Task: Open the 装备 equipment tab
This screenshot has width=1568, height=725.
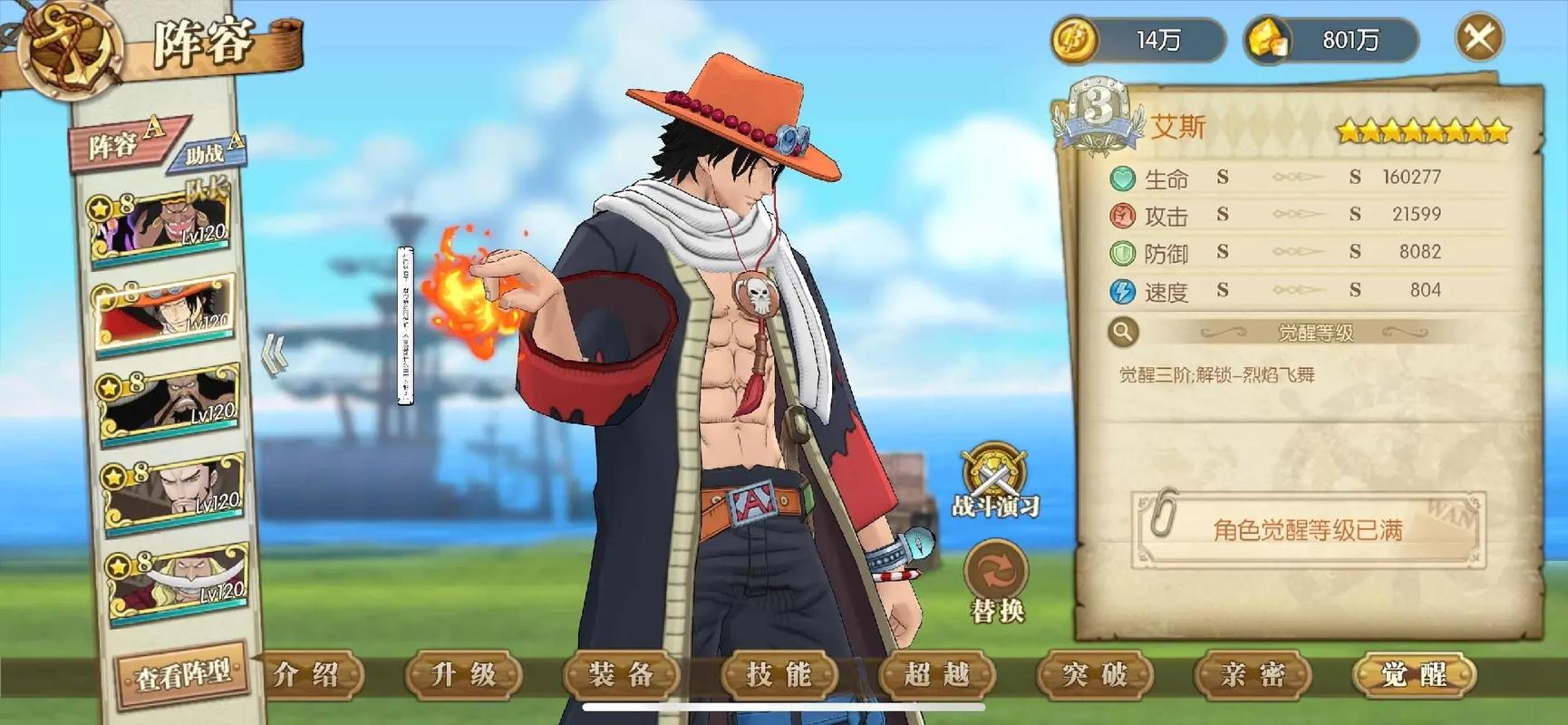Action: [621, 675]
